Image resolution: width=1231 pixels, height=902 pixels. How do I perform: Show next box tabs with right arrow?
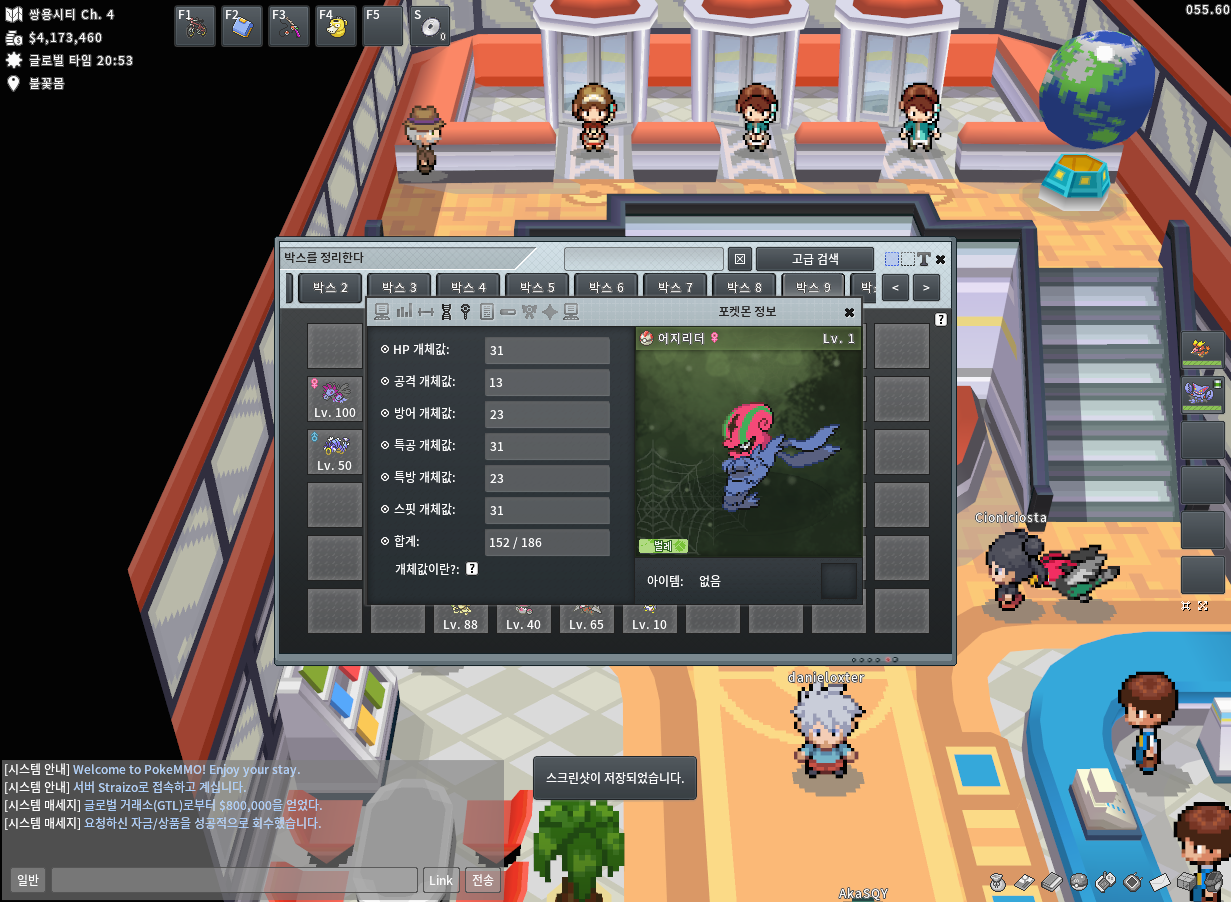pos(926,288)
